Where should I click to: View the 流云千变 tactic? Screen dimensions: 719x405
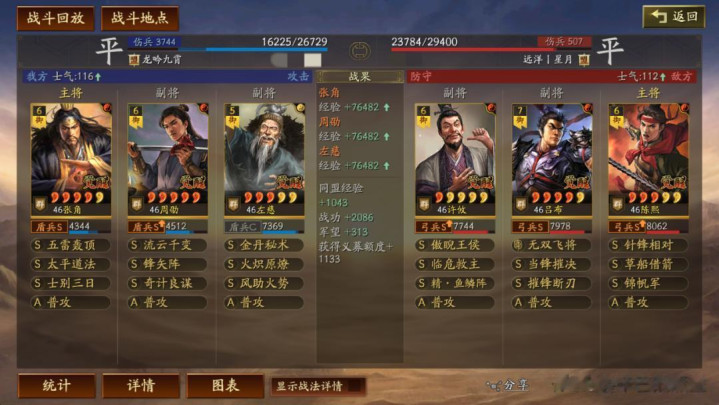click(167, 245)
